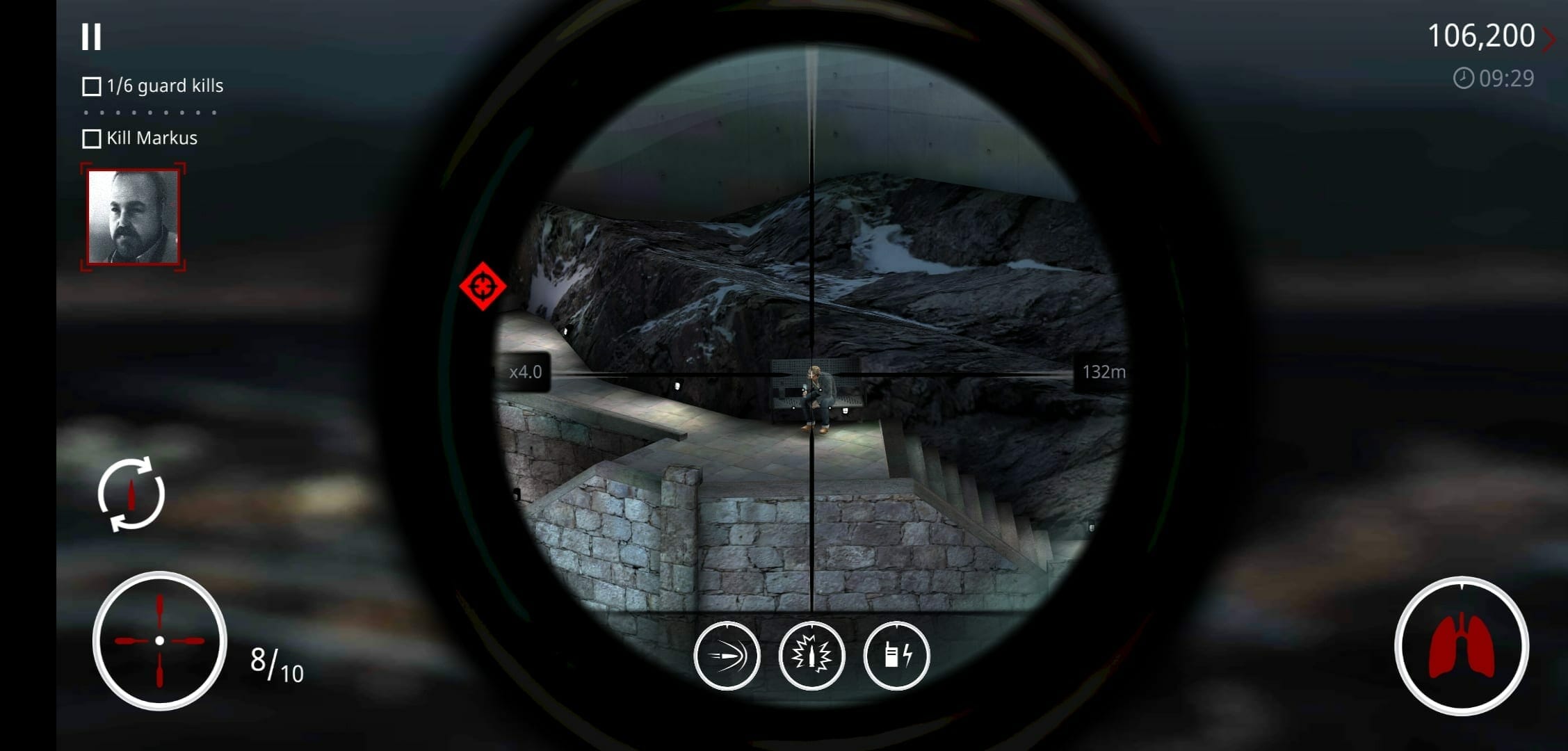Activate the piercing bullet ability
The height and width of the screenshot is (751, 1568).
(x=727, y=656)
